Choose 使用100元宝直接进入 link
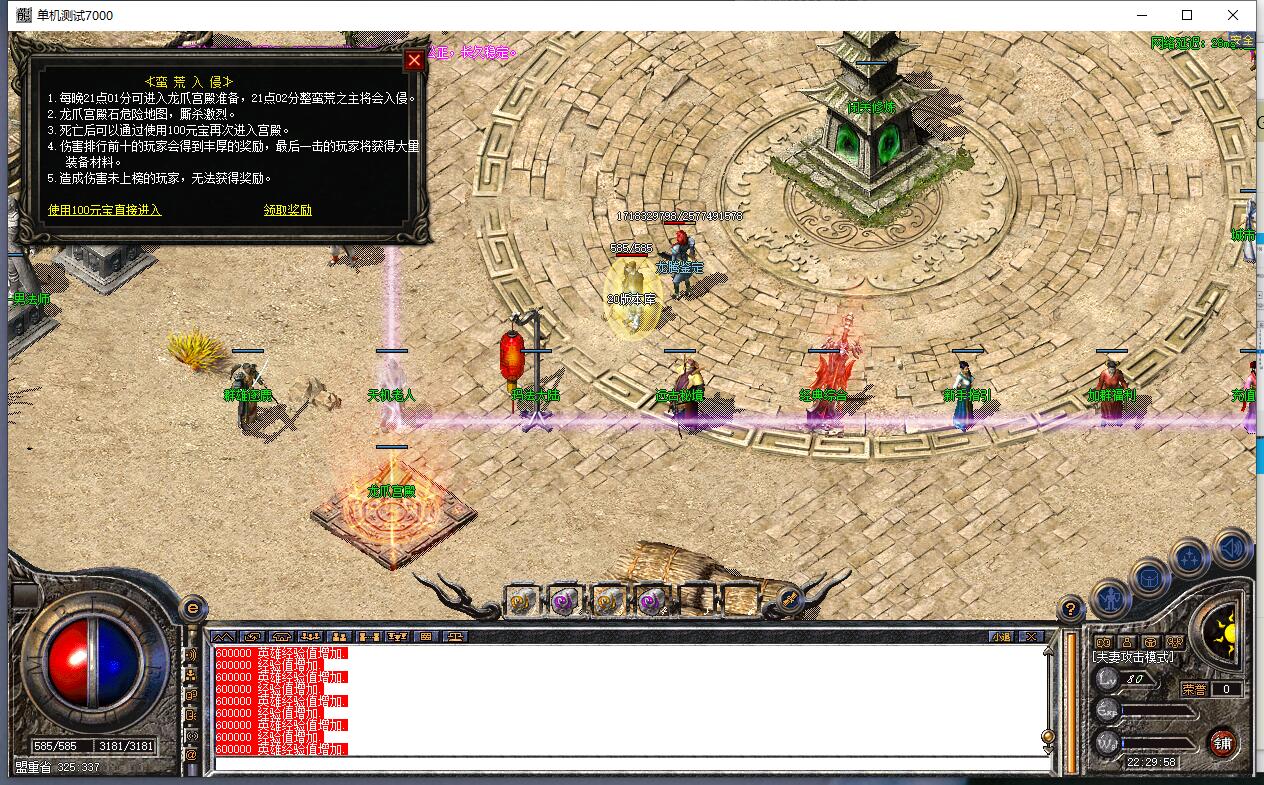 click(x=104, y=210)
